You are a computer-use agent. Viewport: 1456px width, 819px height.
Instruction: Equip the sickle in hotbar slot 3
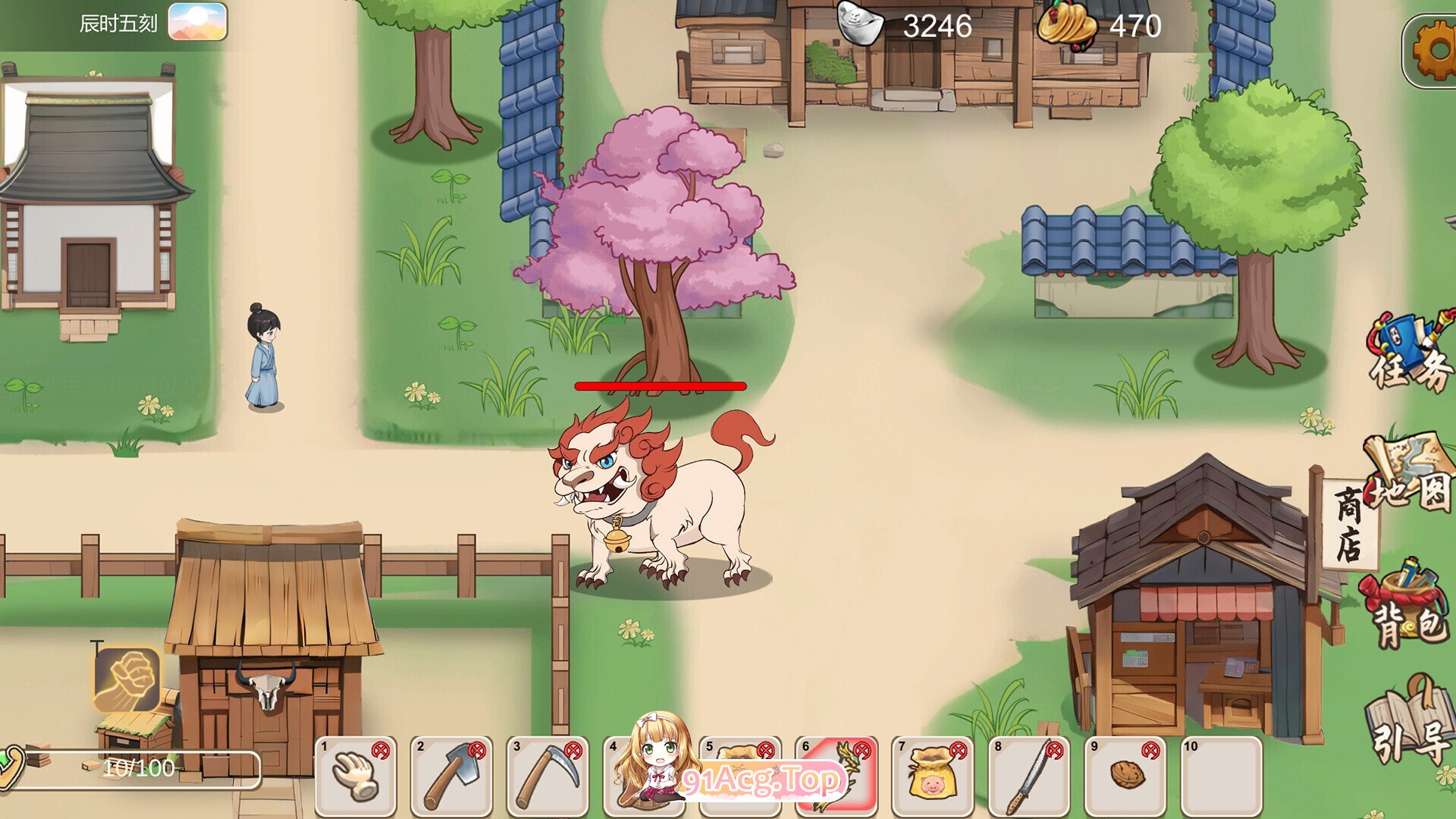pyautogui.click(x=548, y=776)
